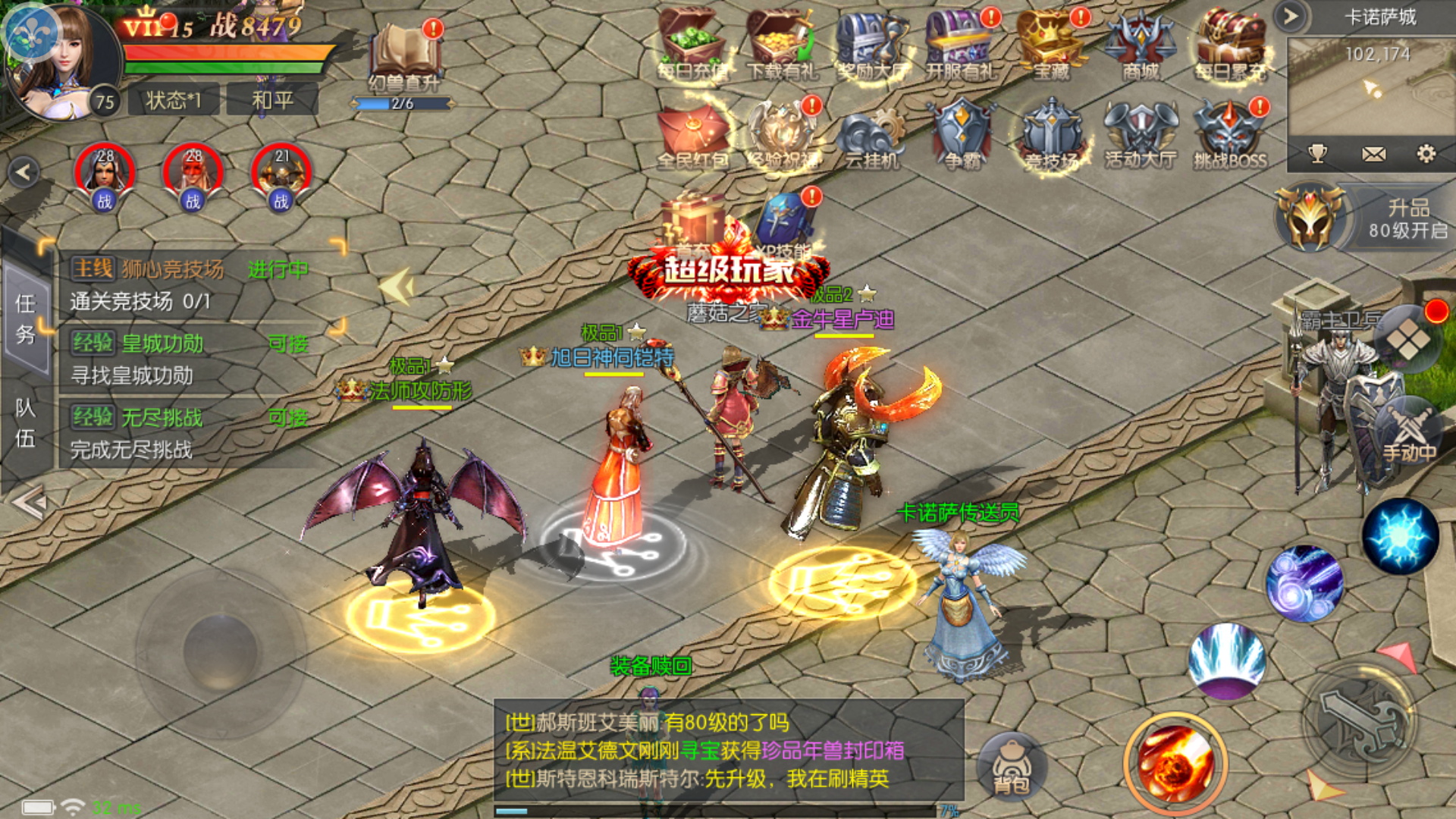Image resolution: width=1456 pixels, height=819 pixels.
Task: Activate the fireball skill
Action: (1174, 762)
